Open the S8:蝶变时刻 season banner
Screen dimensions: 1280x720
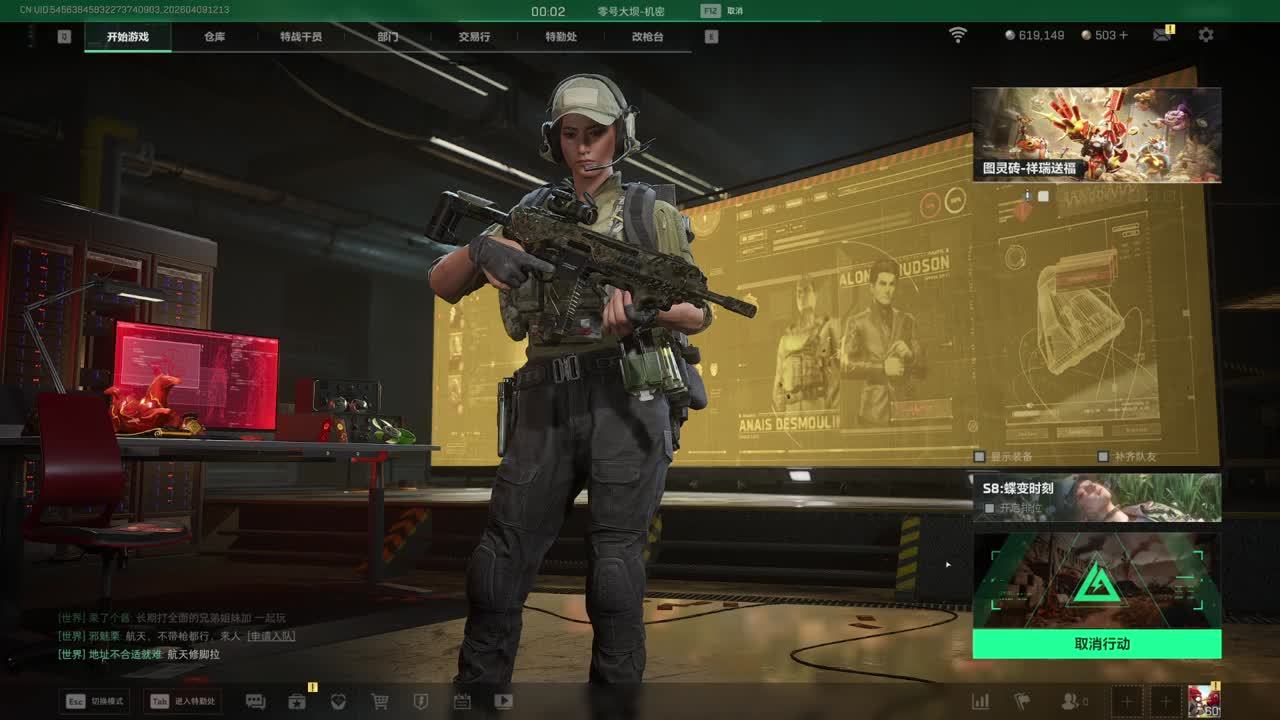[1097, 497]
